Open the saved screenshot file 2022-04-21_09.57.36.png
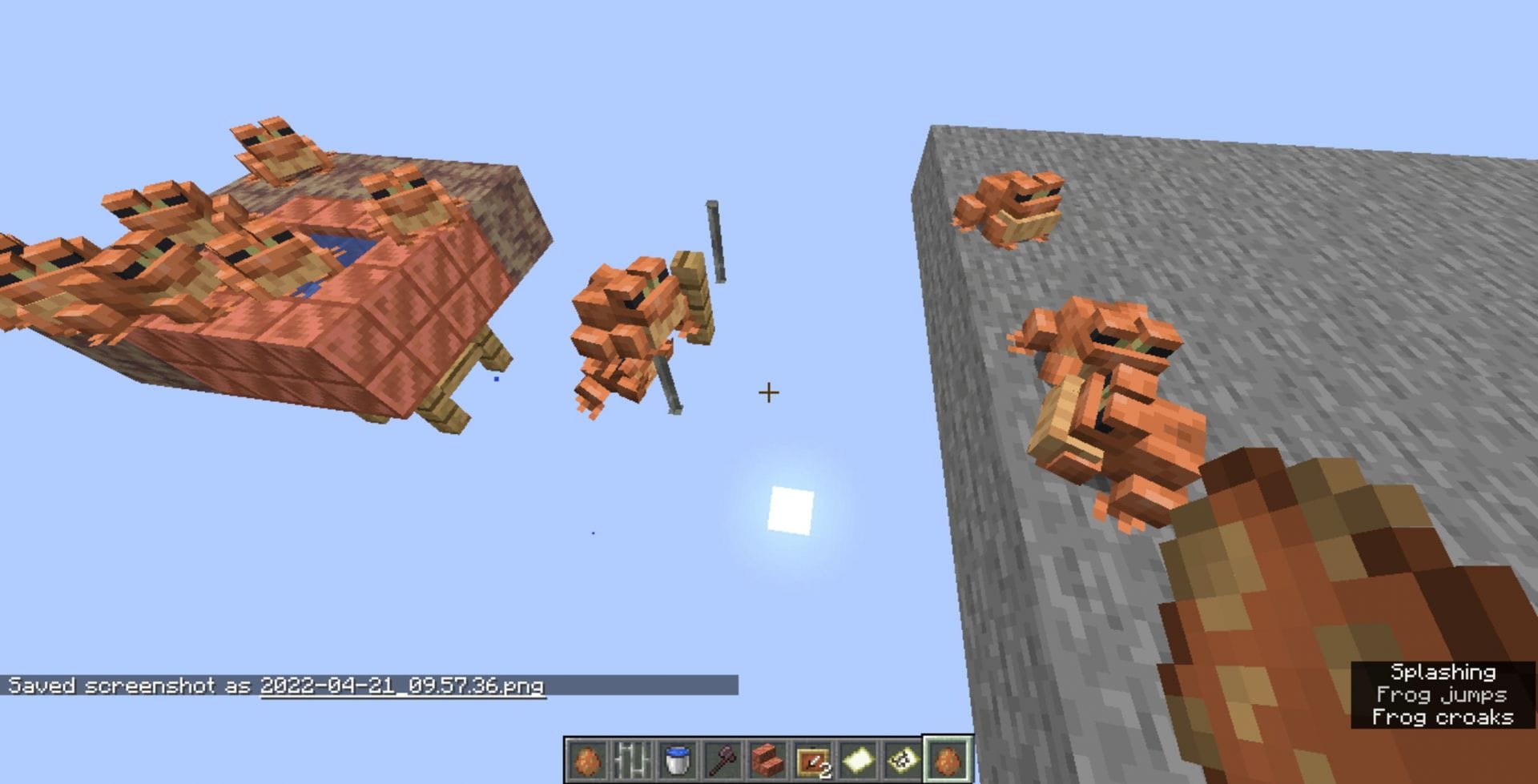 pyautogui.click(x=402, y=686)
